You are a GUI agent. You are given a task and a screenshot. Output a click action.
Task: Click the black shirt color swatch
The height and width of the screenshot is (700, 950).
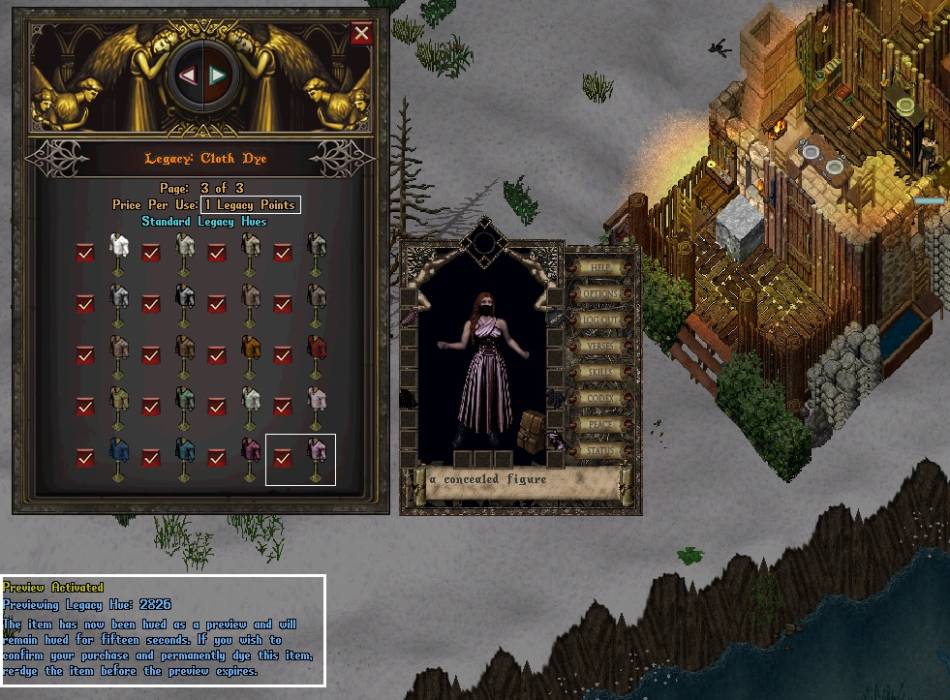(185, 295)
